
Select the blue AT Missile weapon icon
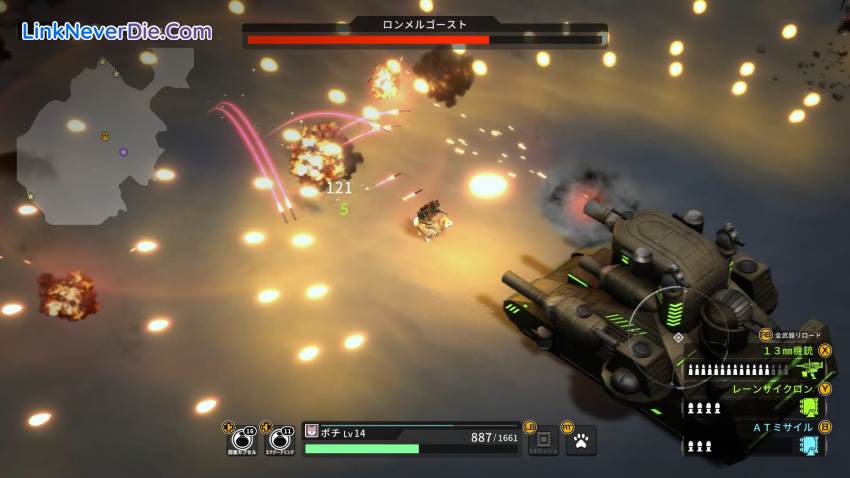coord(809,445)
